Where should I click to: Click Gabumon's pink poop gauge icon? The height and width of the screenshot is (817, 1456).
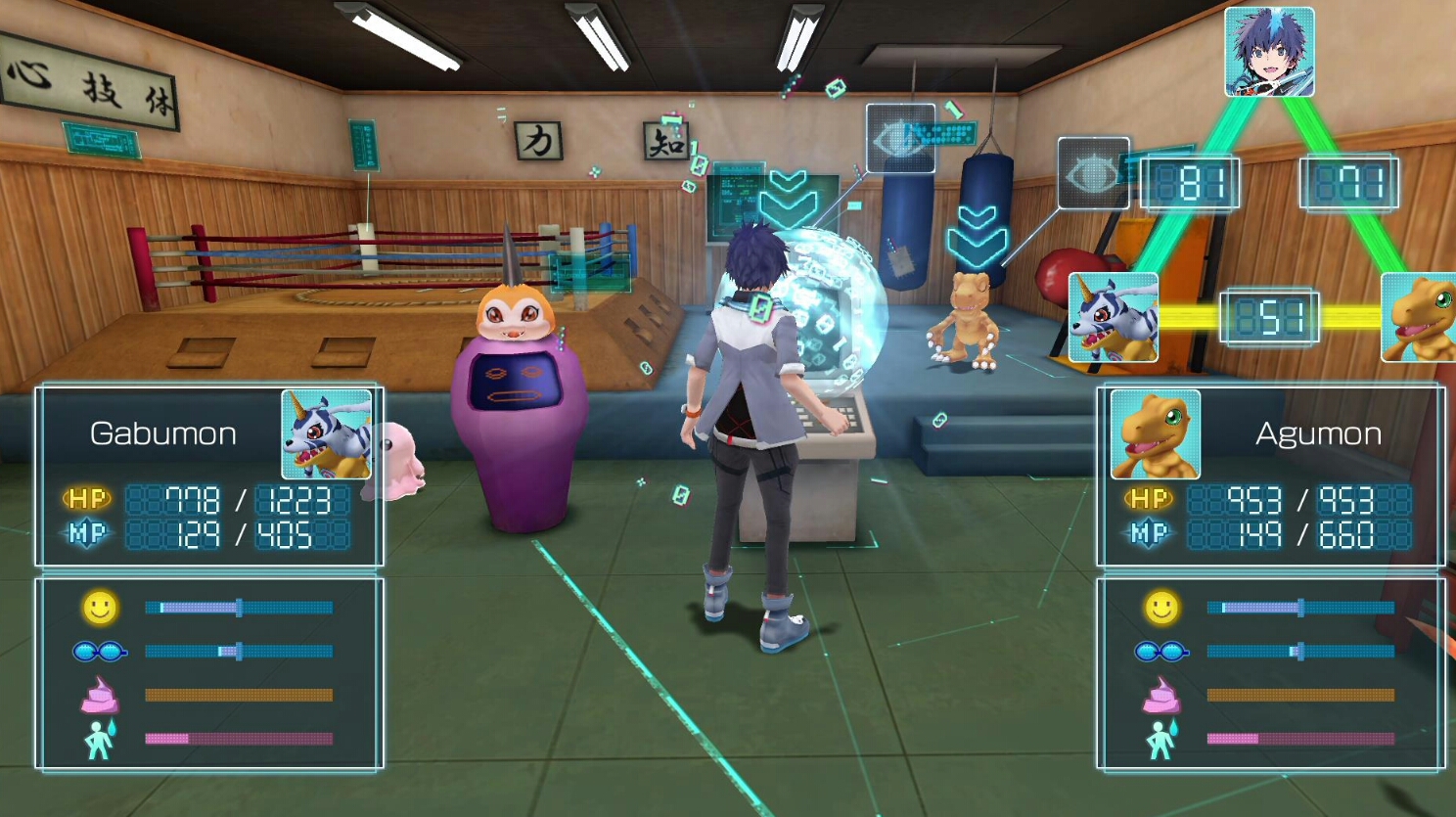point(99,695)
